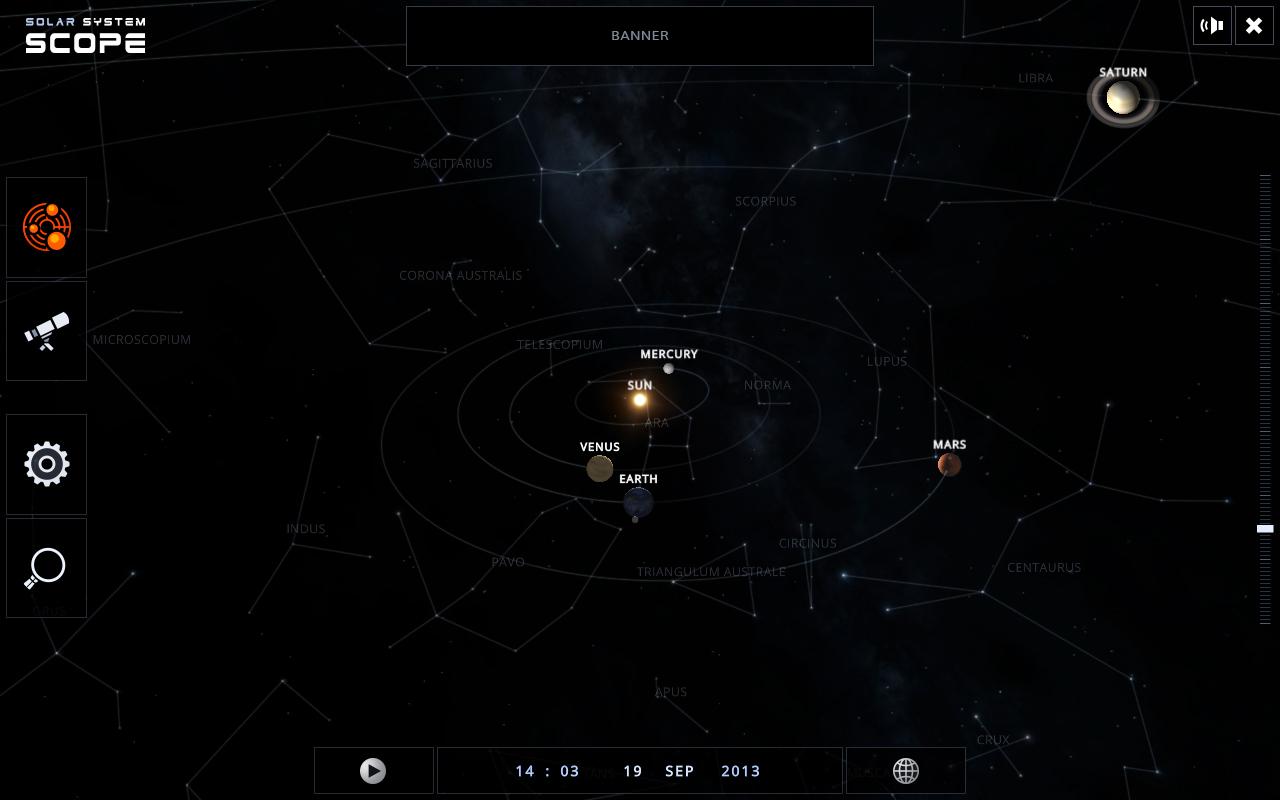
Task: Select the year 2013 in the date bar
Action: (x=740, y=771)
